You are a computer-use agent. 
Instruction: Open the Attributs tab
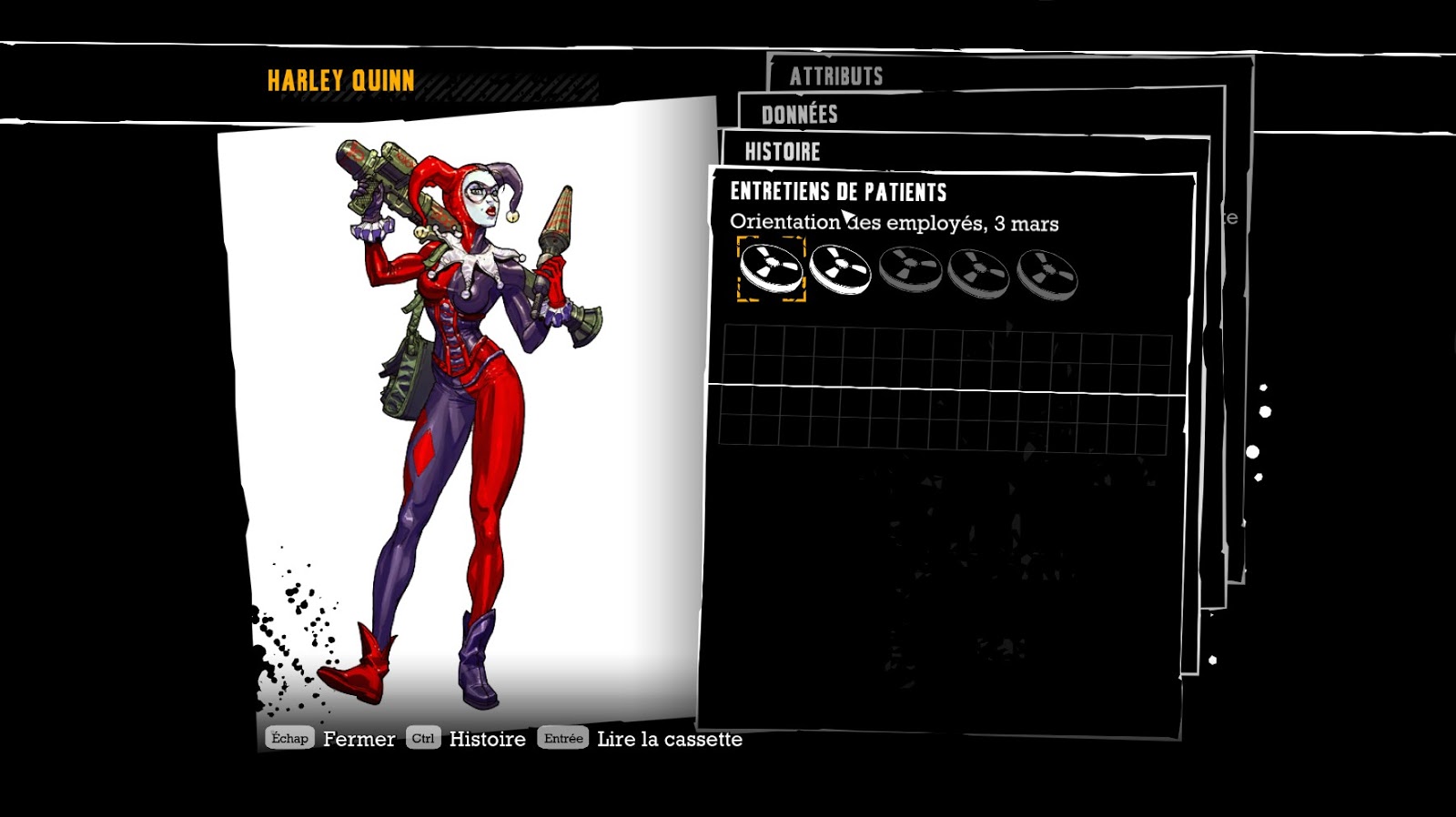pos(836,76)
